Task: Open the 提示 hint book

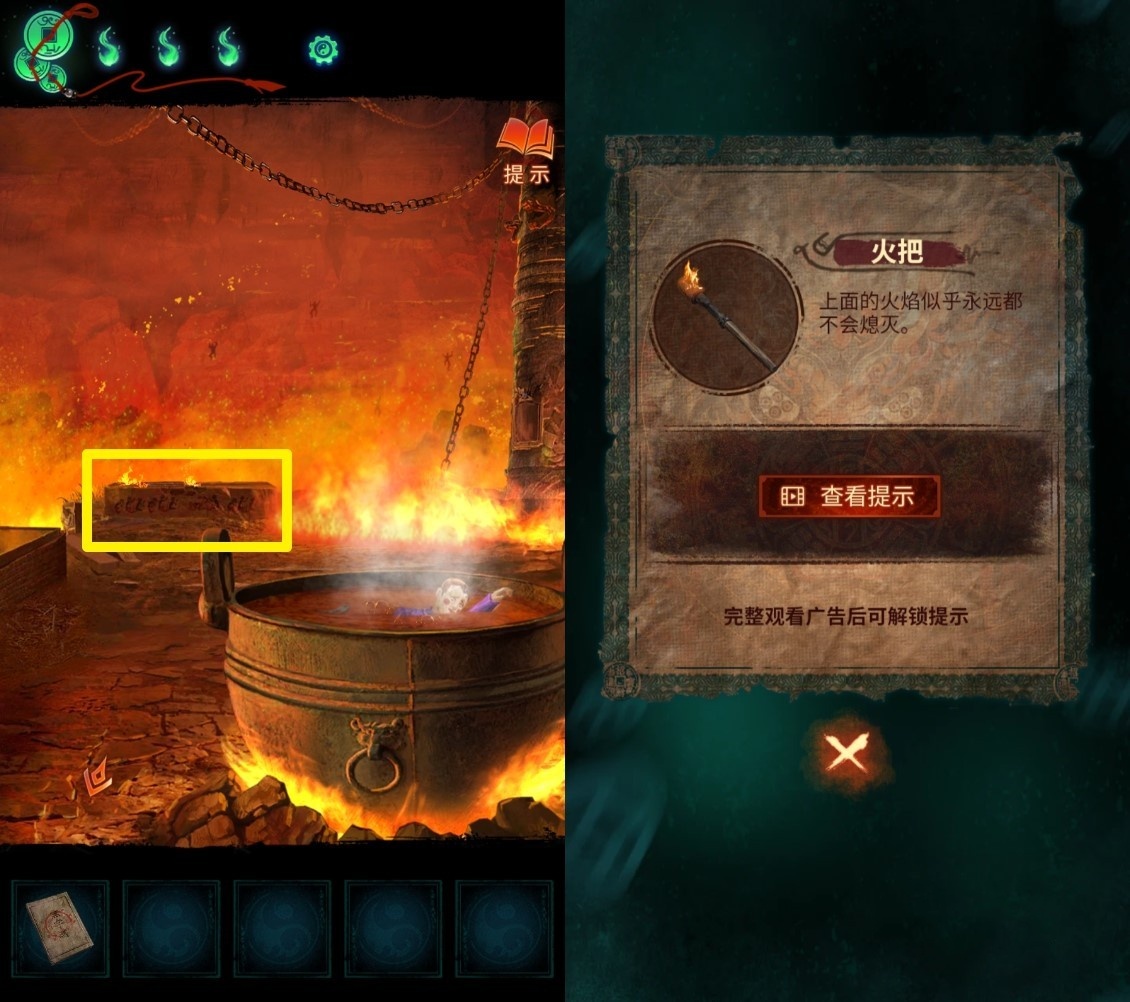Action: coord(527,151)
